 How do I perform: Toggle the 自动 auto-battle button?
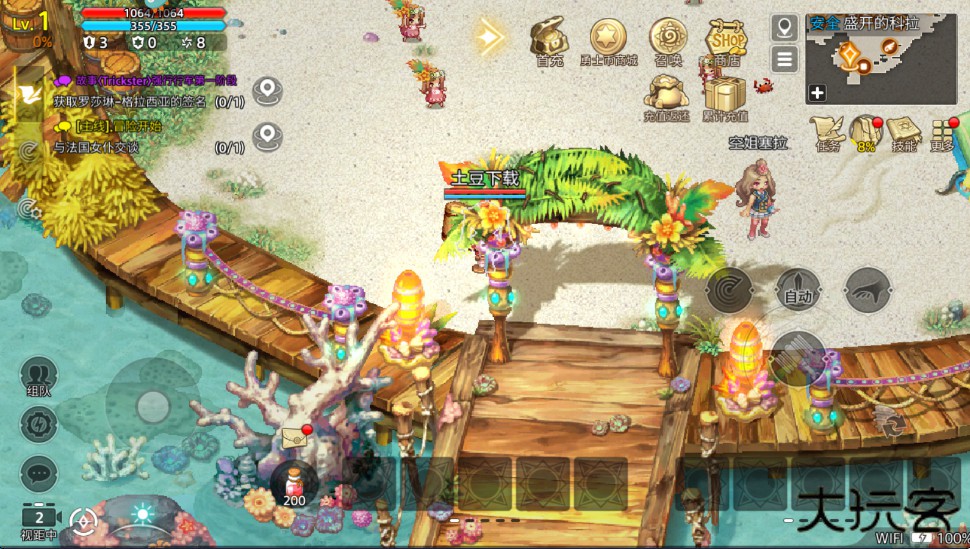797,291
